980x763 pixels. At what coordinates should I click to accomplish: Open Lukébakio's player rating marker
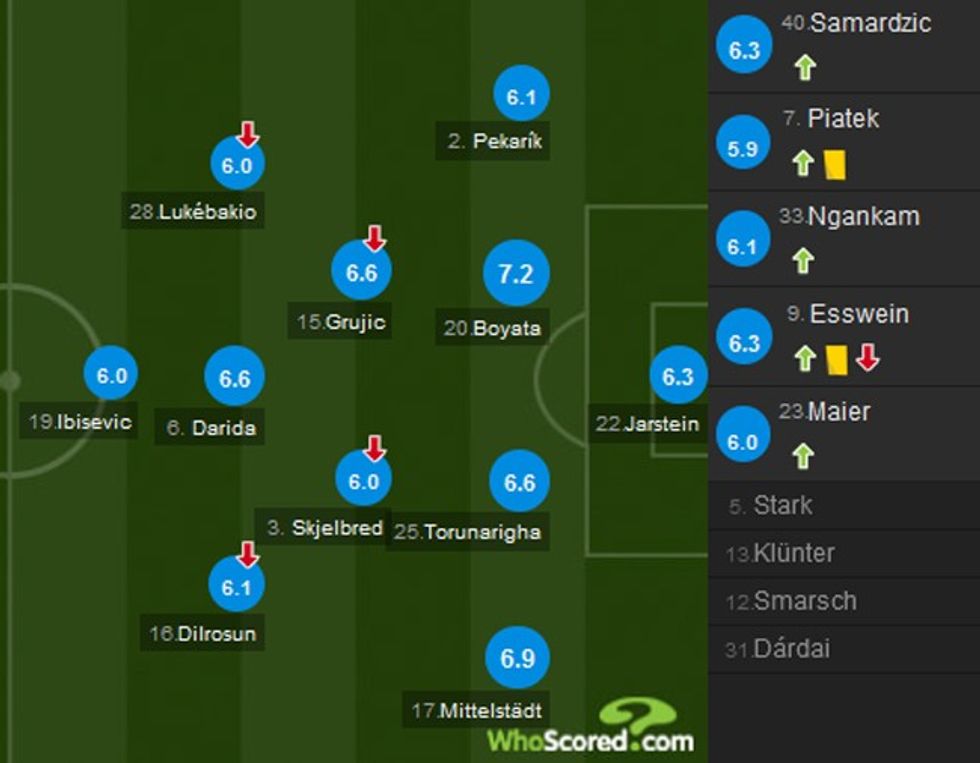point(237,166)
